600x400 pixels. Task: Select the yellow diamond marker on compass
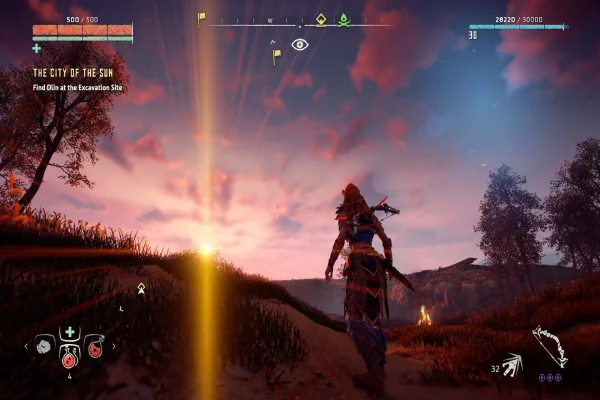pyautogui.click(x=321, y=19)
